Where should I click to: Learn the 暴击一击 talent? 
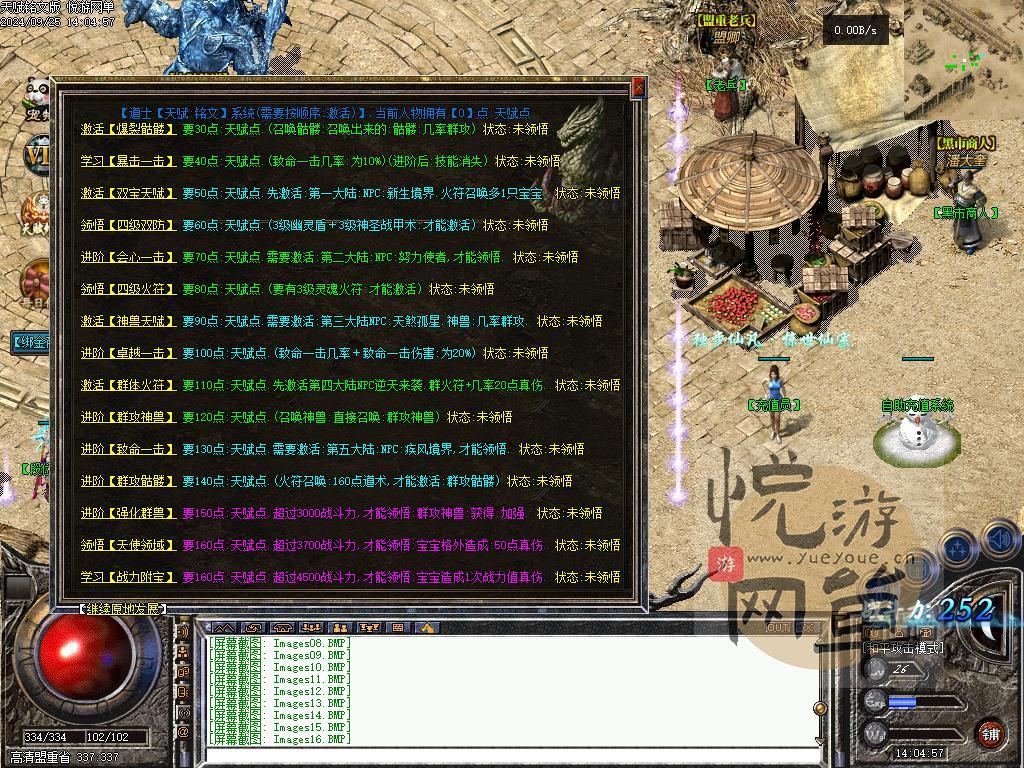[128, 161]
